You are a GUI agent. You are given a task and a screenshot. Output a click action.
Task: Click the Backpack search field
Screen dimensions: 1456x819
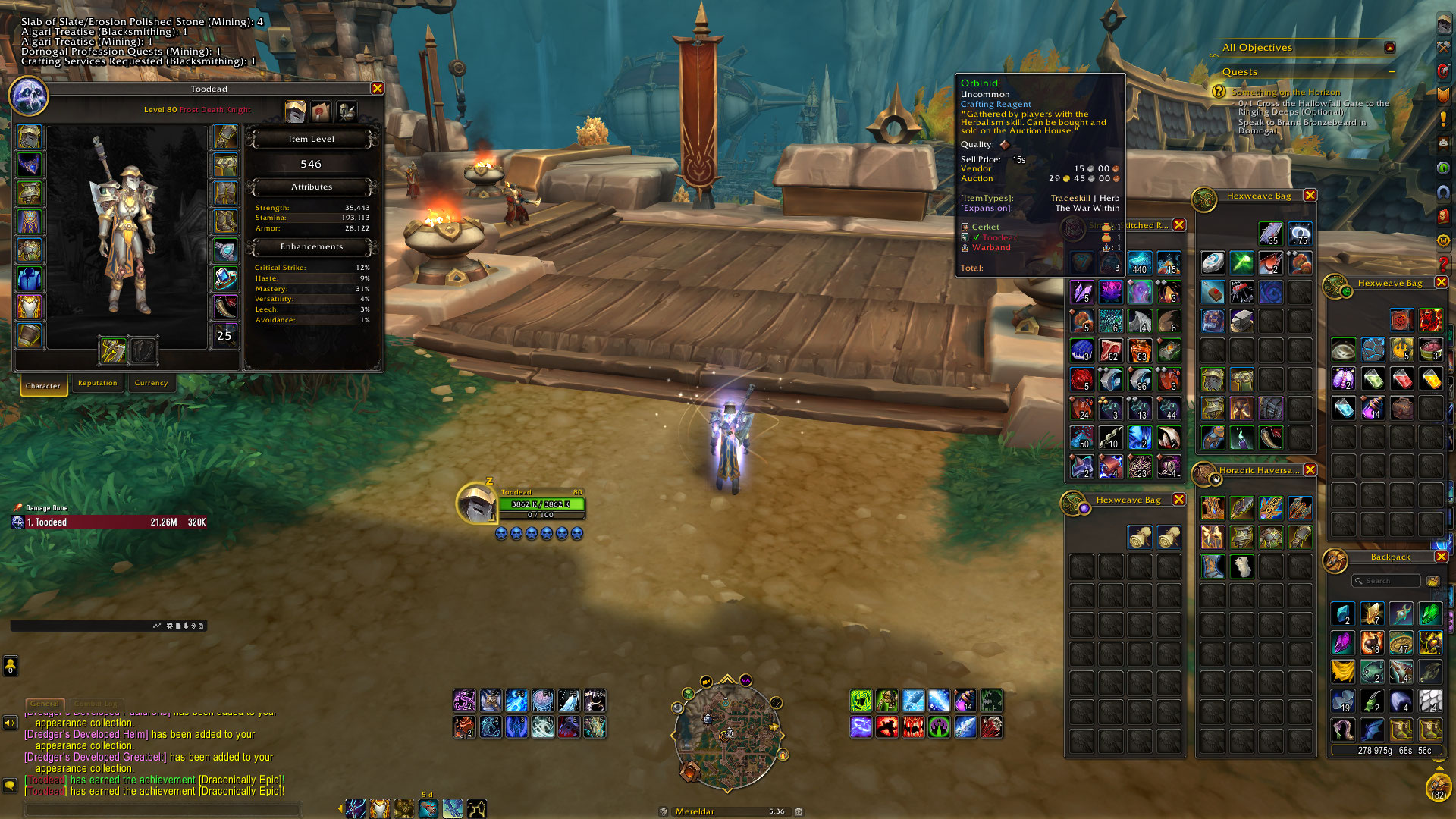1386,581
